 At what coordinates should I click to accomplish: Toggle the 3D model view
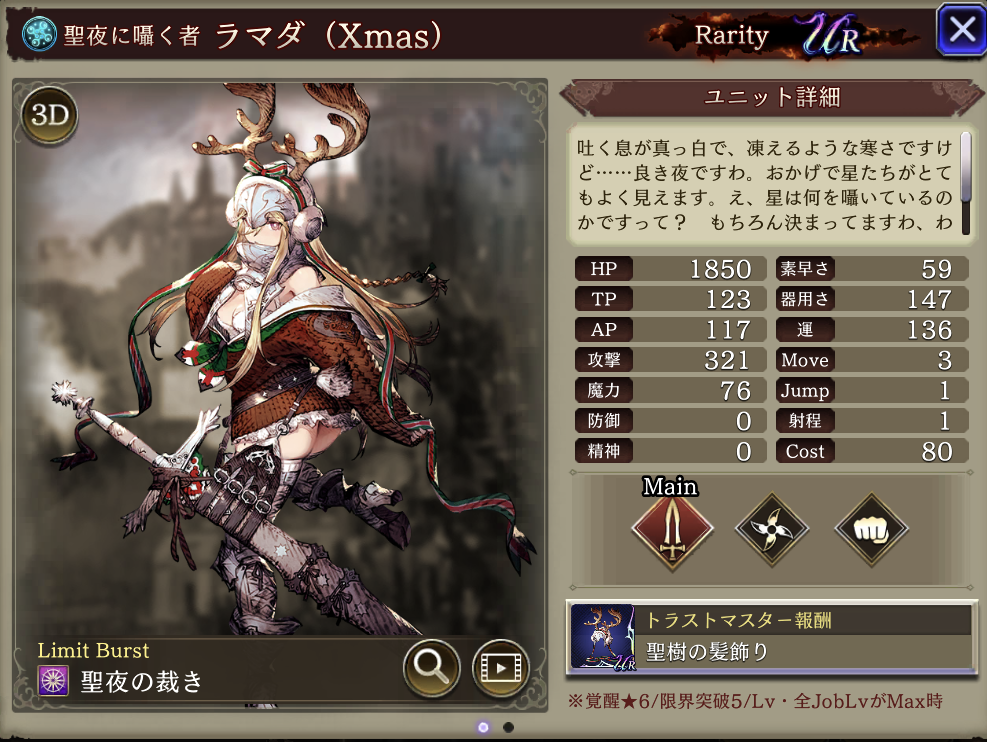click(49, 116)
